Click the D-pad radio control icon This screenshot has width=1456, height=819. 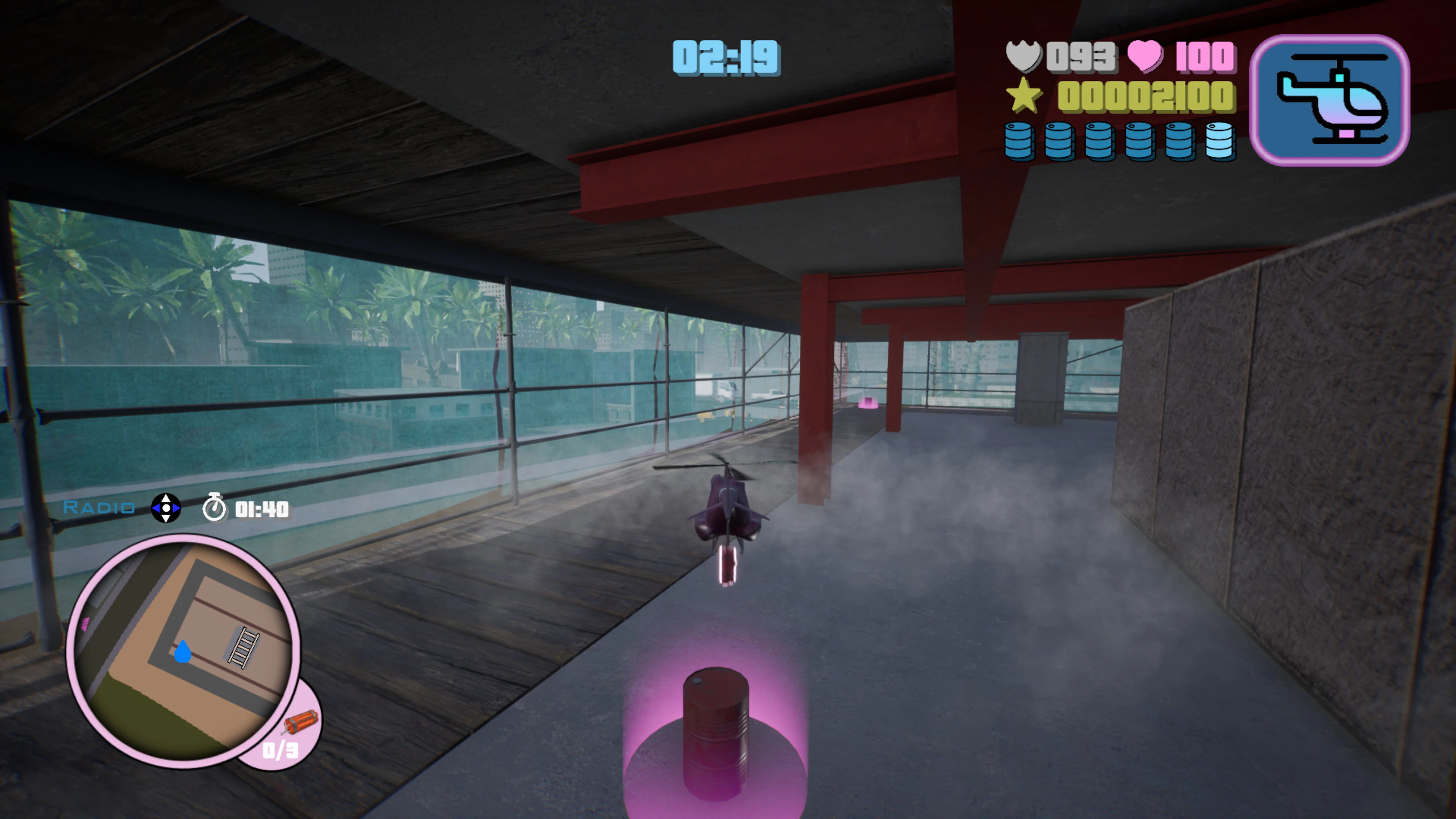[x=167, y=508]
